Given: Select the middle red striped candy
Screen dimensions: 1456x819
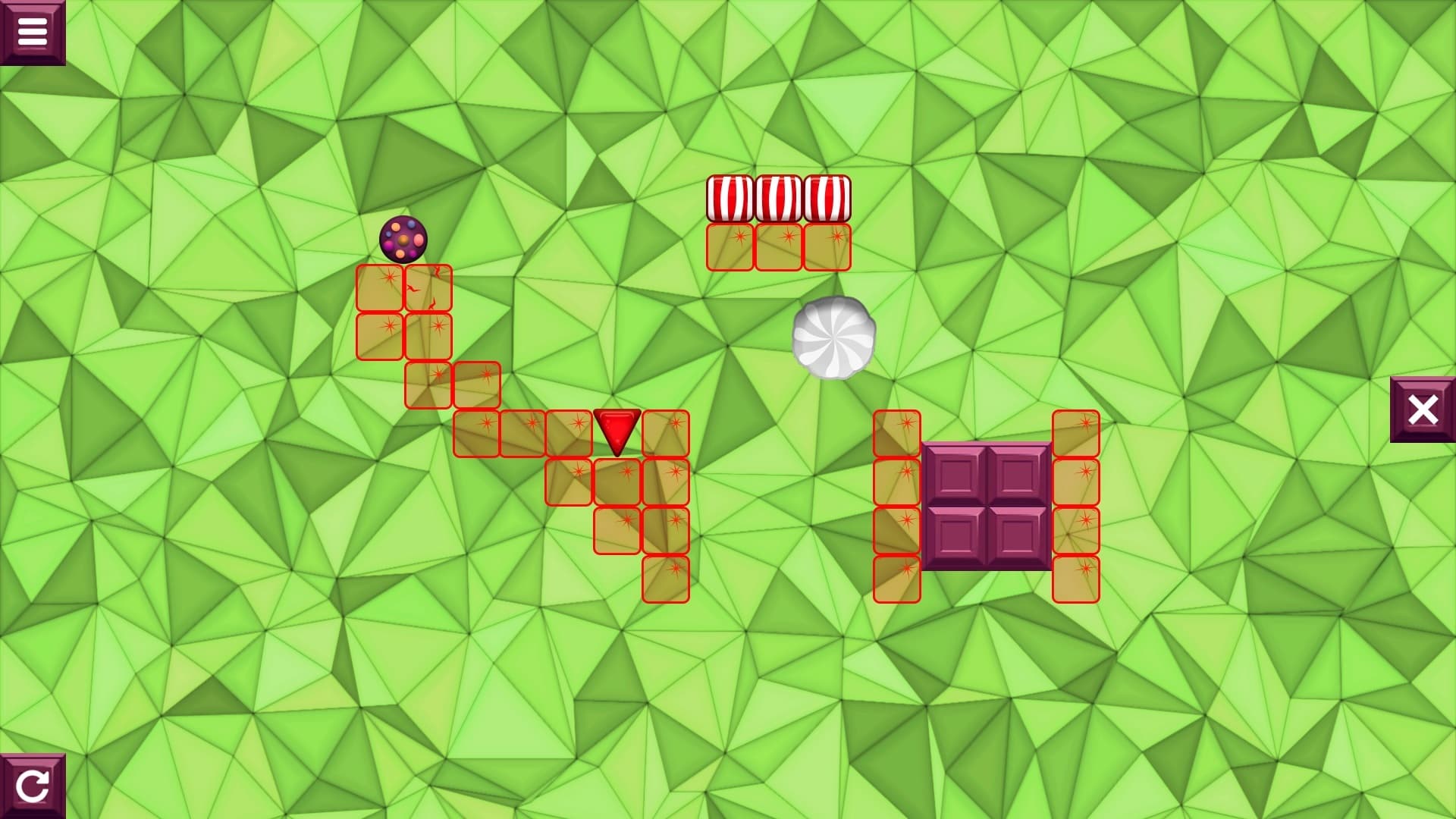Looking at the screenshot, I should click(x=777, y=197).
